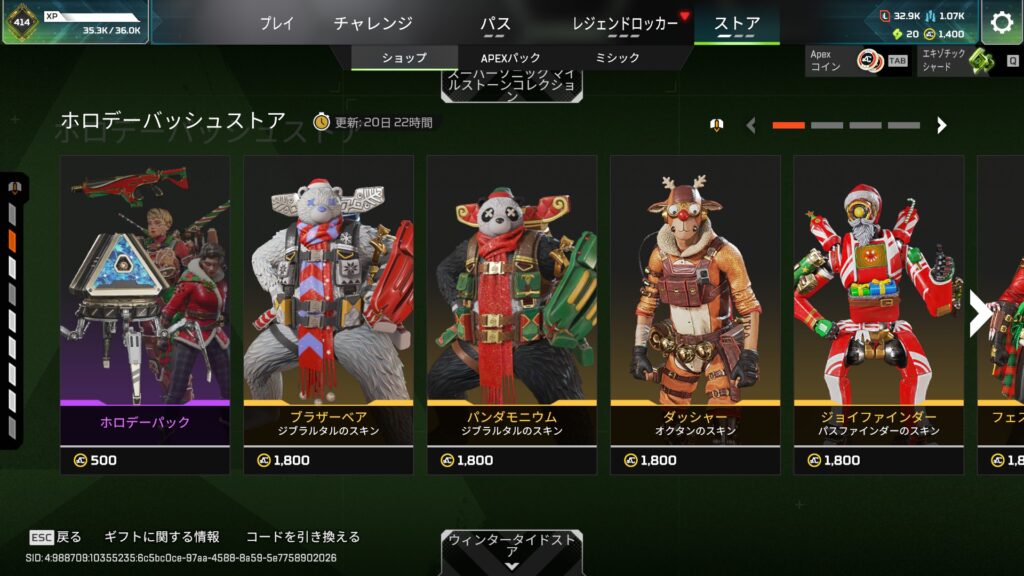
Task: Show the ミシック sub-tab
Action: [x=617, y=58]
